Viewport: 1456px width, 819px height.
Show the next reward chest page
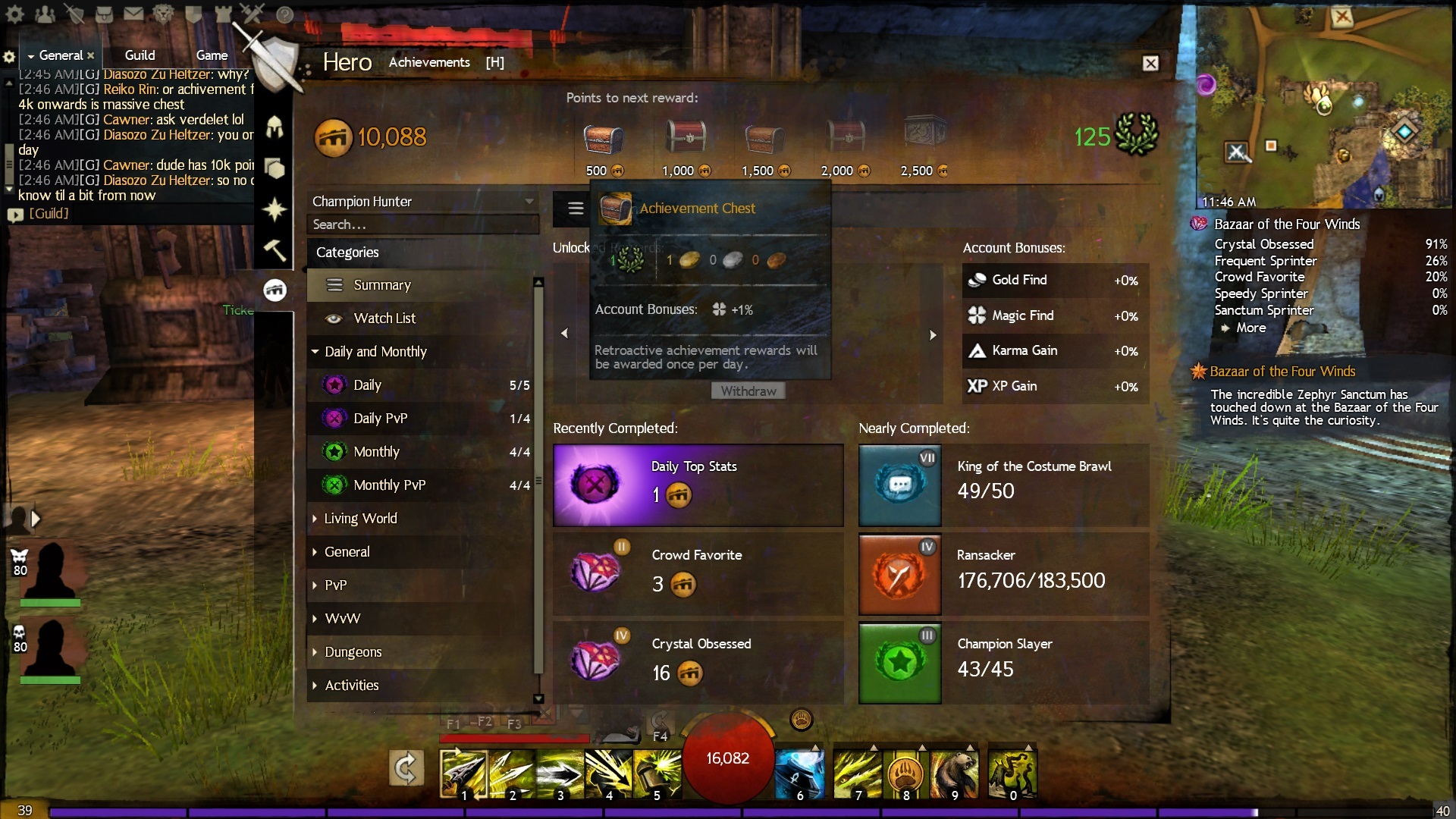(x=933, y=334)
